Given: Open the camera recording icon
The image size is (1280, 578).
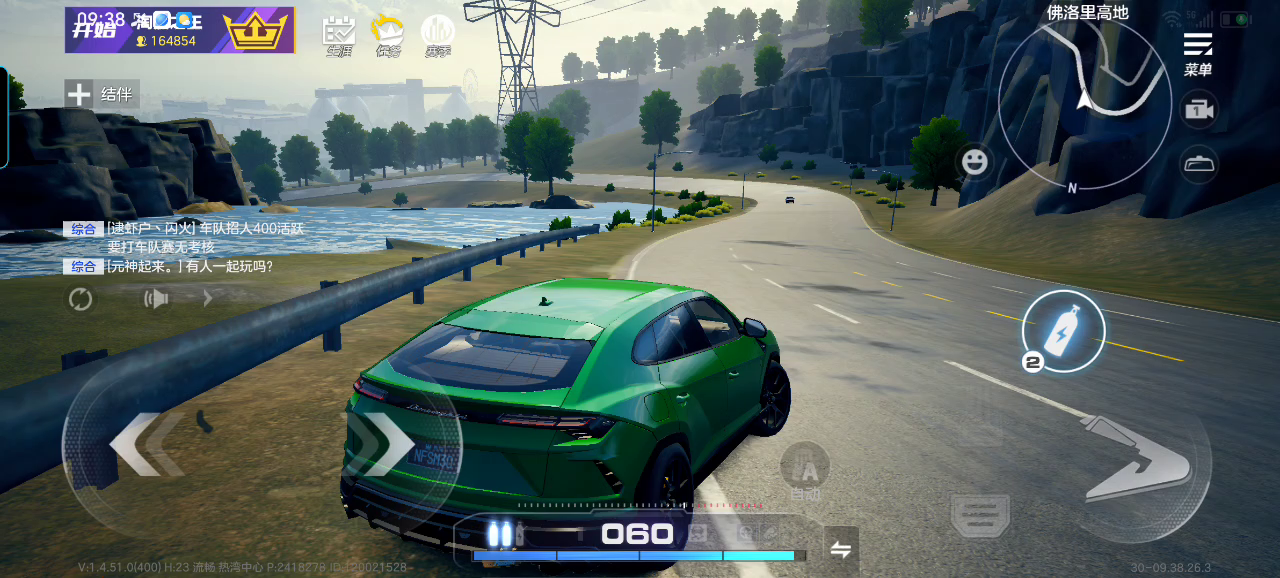Looking at the screenshot, I should (x=1198, y=111).
